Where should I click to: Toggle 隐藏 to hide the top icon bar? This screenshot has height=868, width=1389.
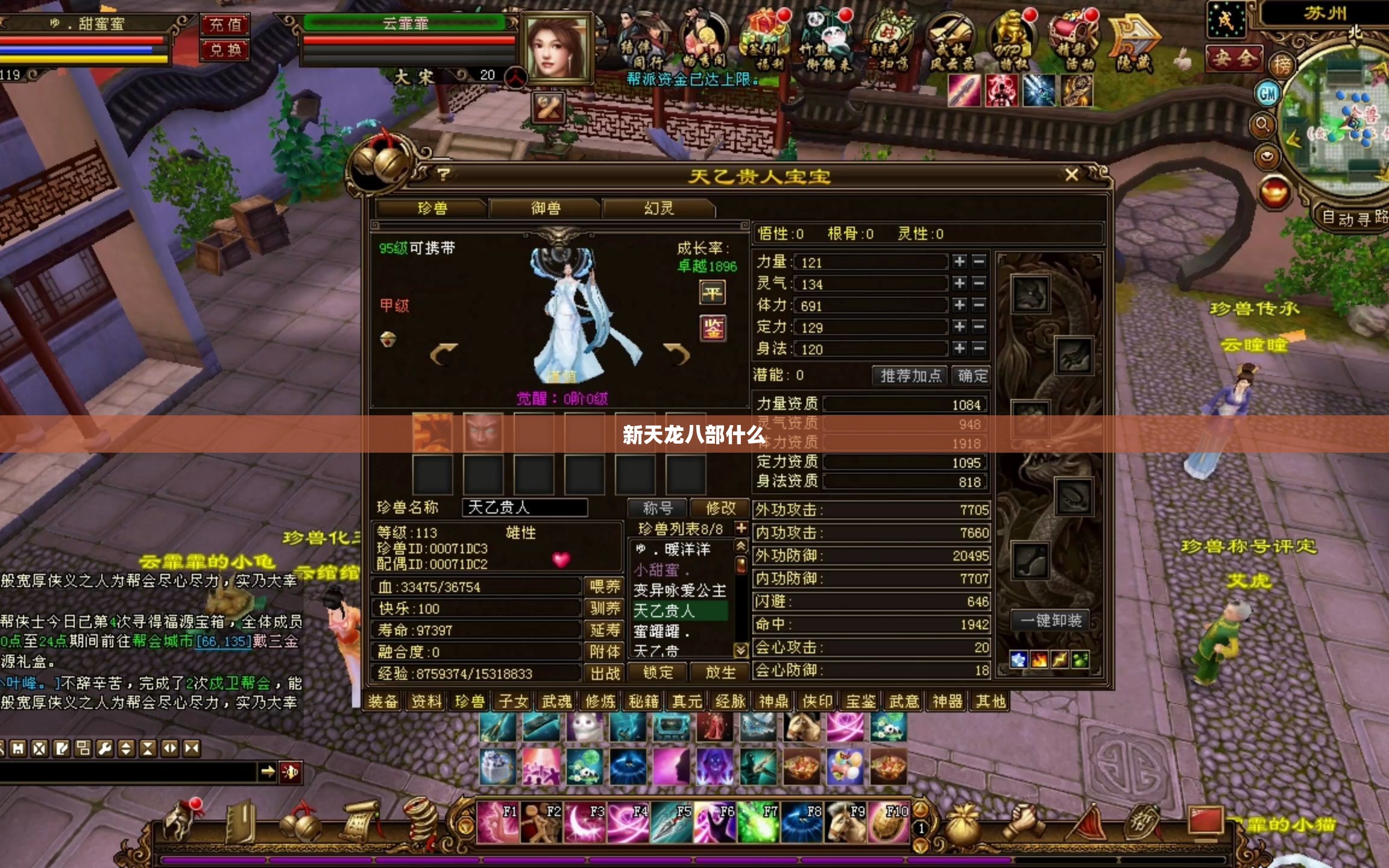coord(1136,37)
